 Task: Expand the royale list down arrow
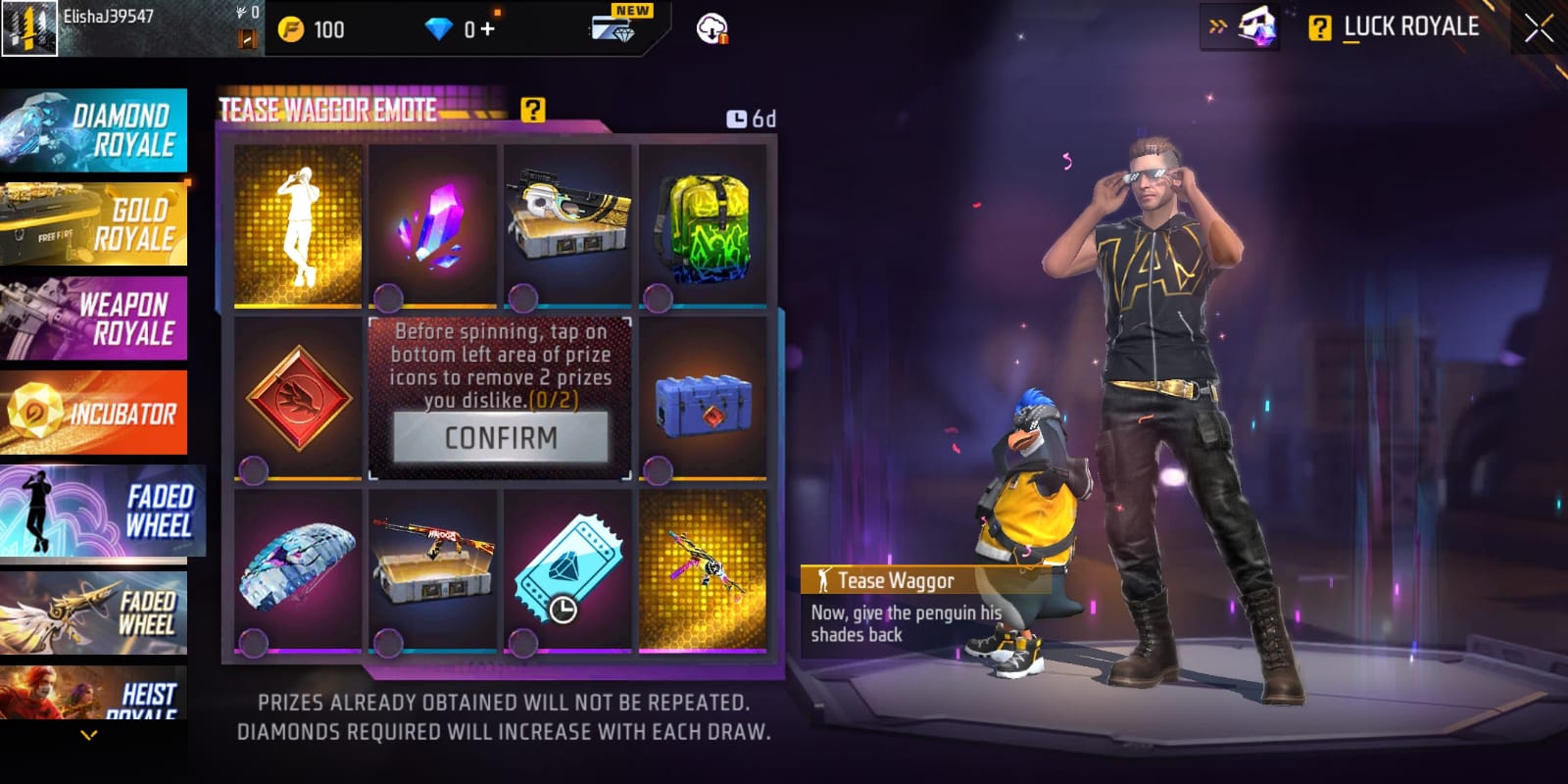pyautogui.click(x=89, y=734)
